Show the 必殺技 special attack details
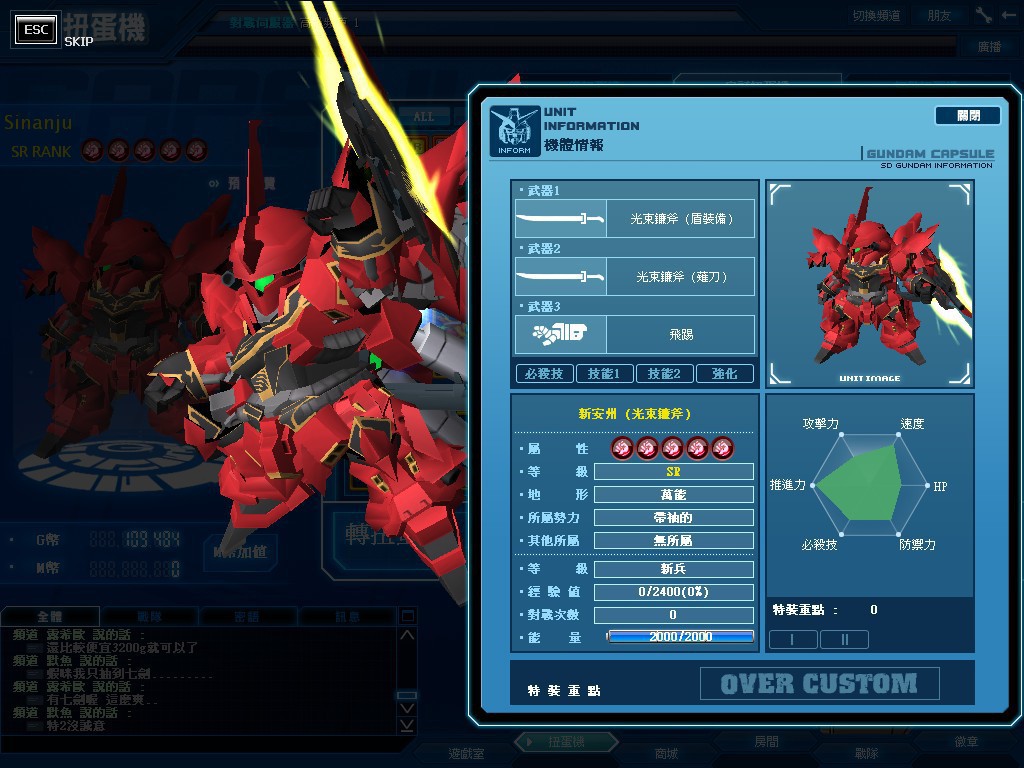 [x=543, y=373]
